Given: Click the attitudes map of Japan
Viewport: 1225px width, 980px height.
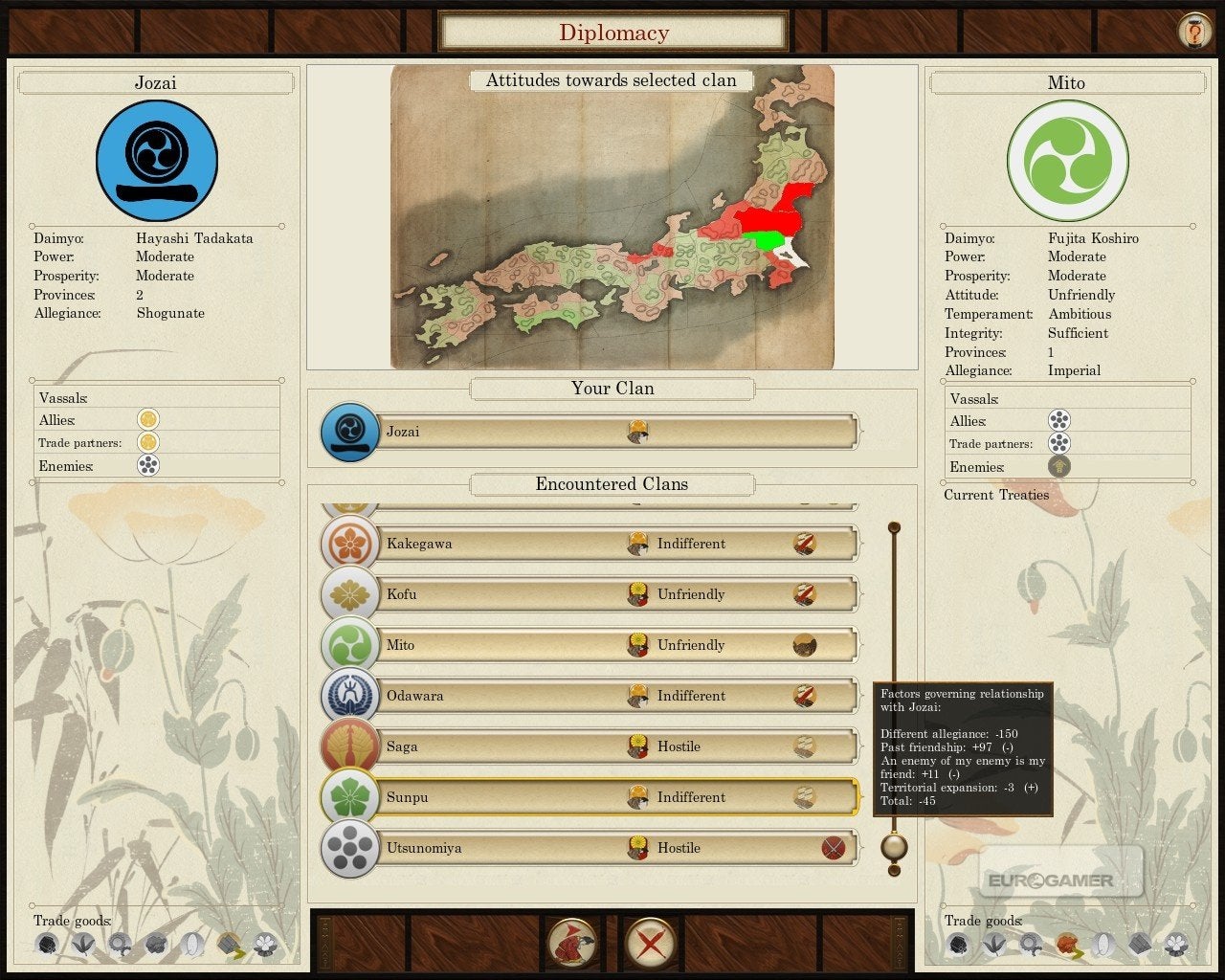Looking at the screenshot, I should (x=612, y=220).
